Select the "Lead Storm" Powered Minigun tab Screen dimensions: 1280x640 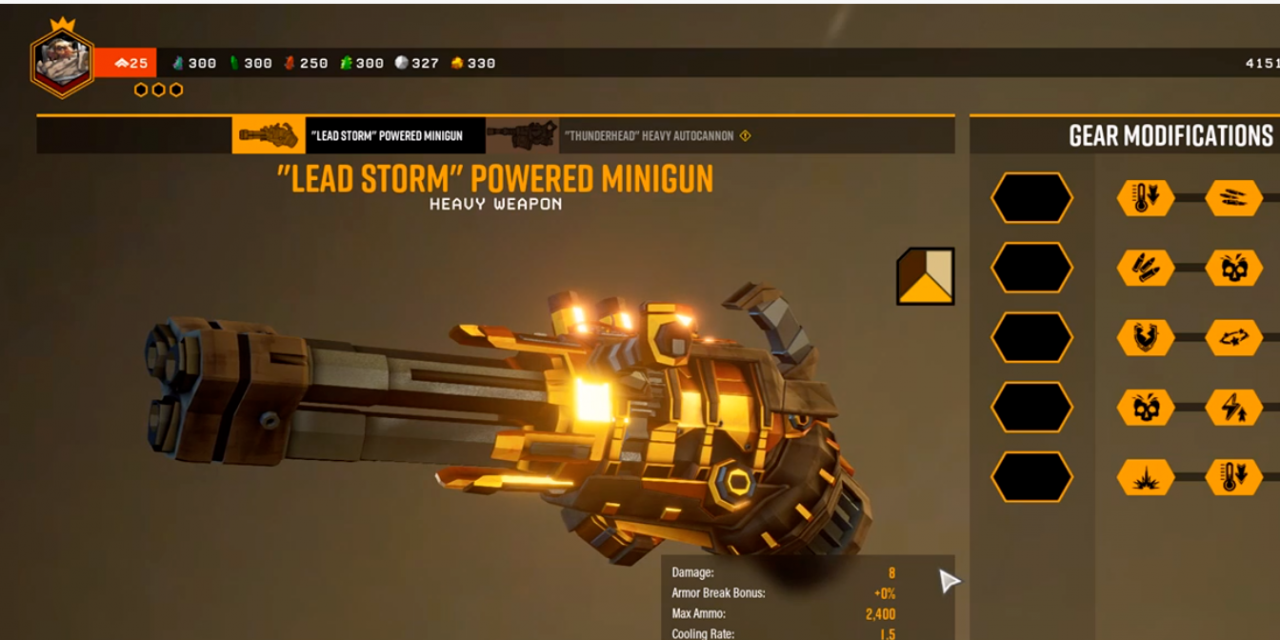click(x=358, y=135)
